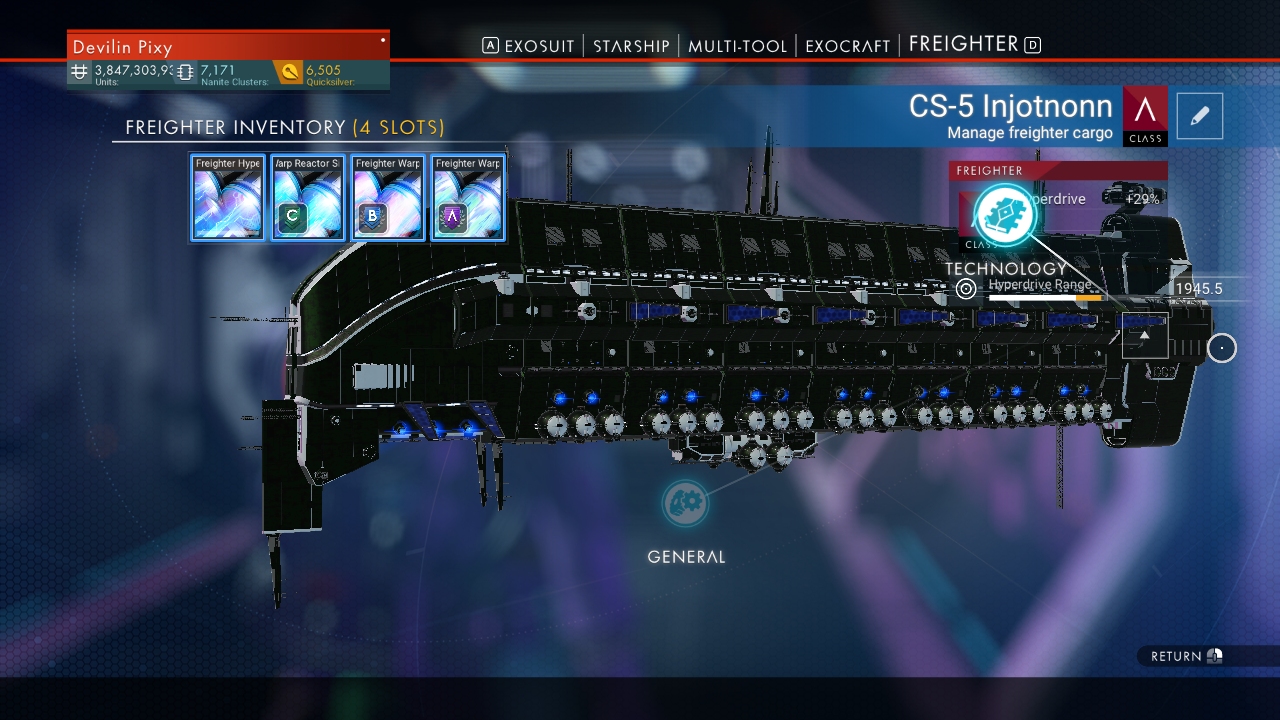This screenshot has width=1280, height=720.
Task: Select the Freighter Hyperdrive inventory slot
Action: (228, 197)
